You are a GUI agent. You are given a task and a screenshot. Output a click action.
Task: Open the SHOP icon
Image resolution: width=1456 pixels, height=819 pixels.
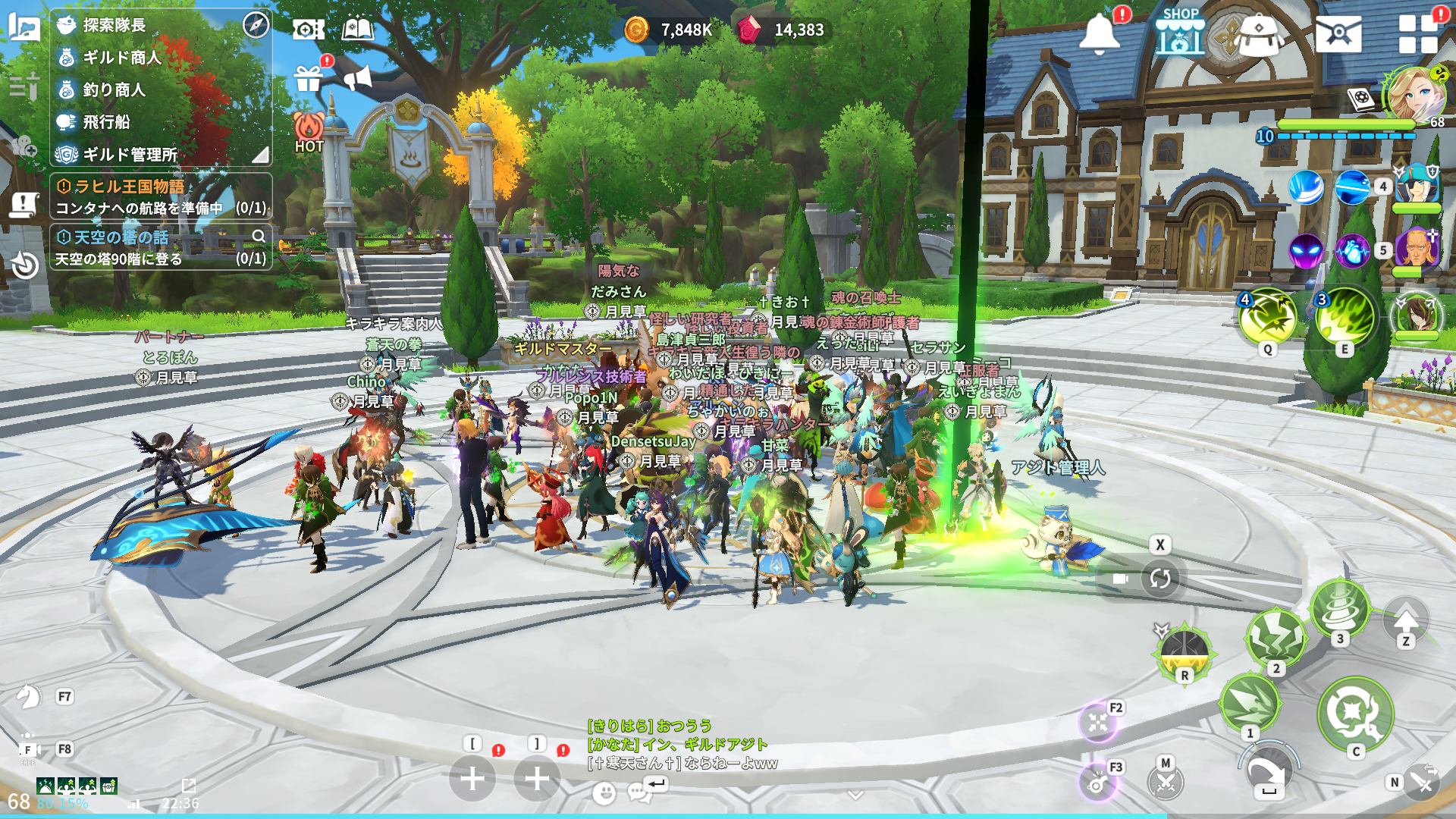coord(1180,33)
